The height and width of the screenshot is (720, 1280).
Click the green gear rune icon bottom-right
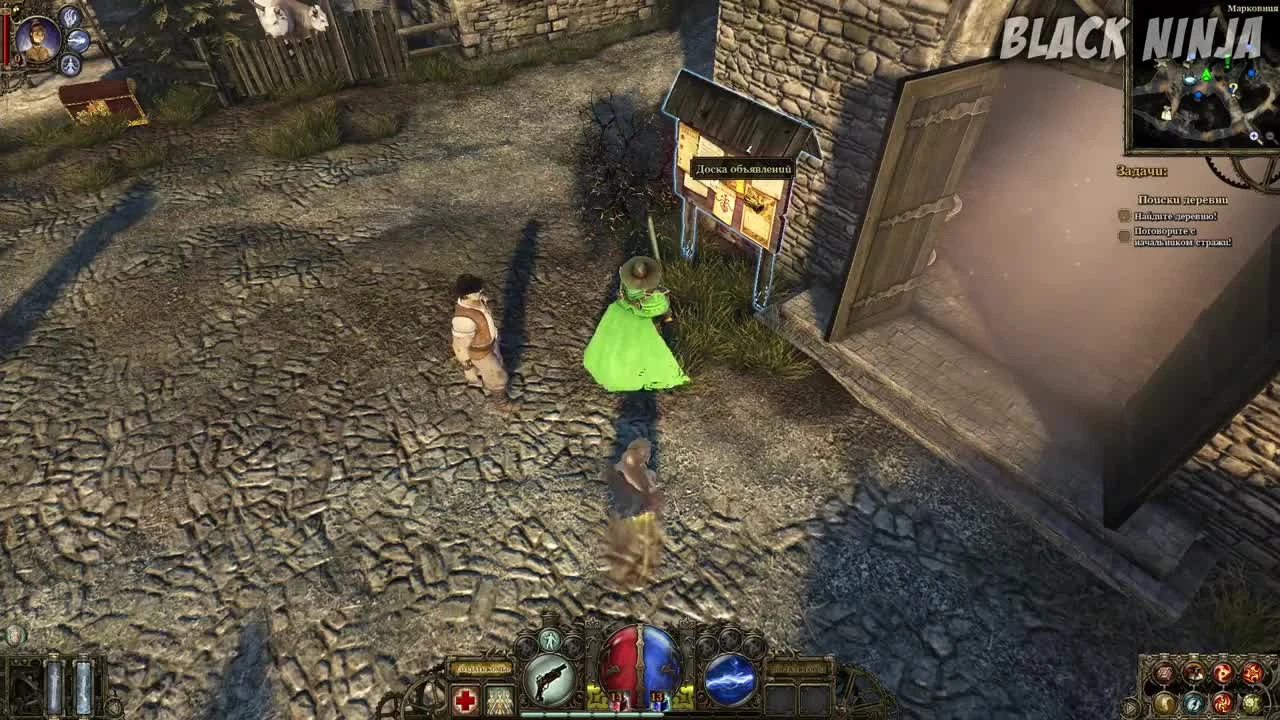point(1251,703)
